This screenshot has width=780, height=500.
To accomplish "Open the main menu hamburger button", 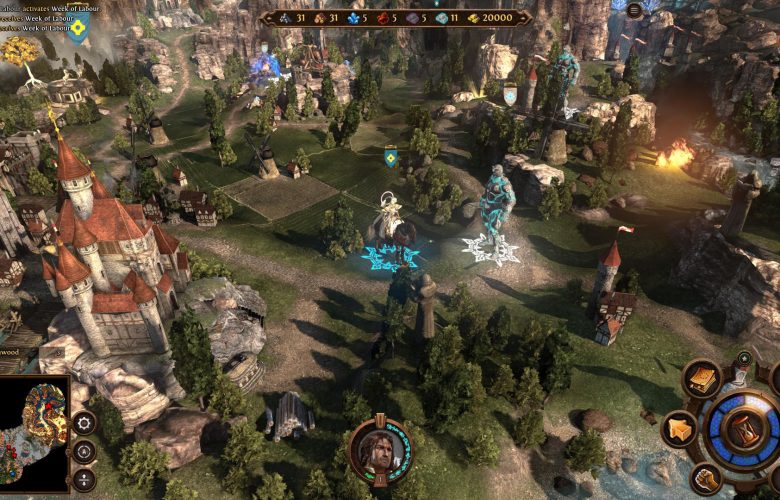I will pyautogui.click(x=634, y=10).
